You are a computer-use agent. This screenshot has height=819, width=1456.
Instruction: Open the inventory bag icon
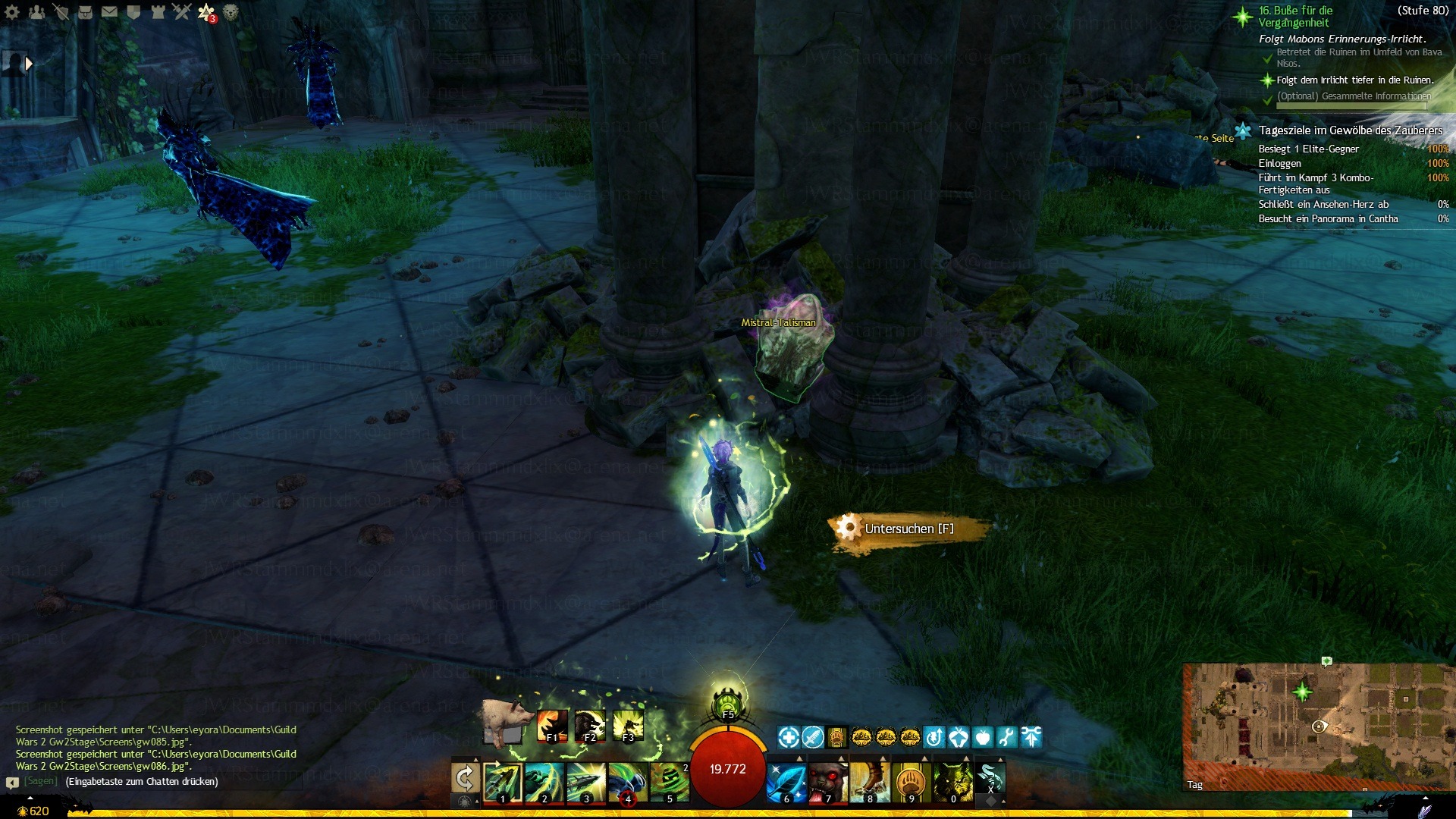pyautogui.click(x=85, y=12)
